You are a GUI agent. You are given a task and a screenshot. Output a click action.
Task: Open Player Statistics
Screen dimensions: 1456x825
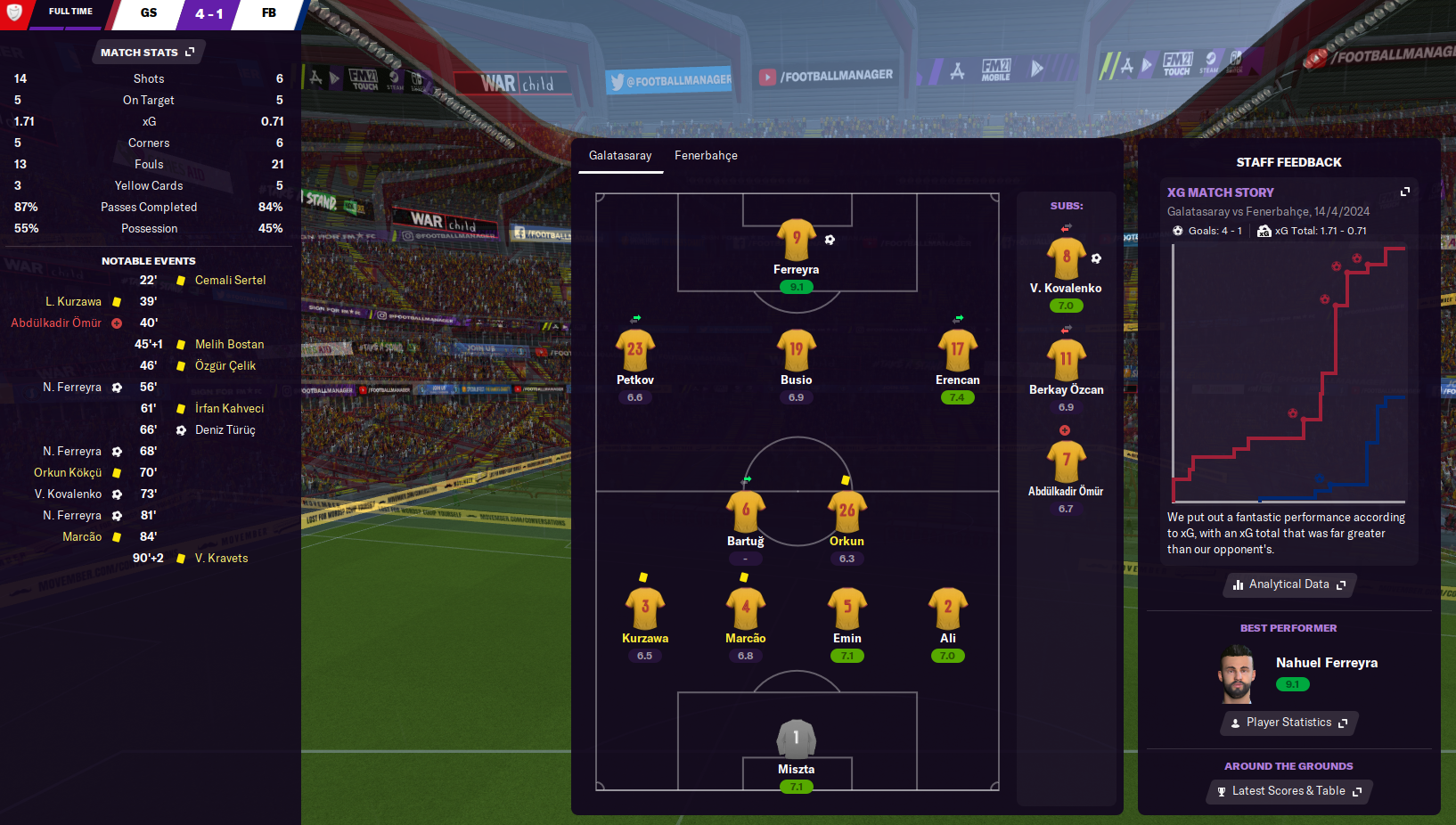coord(1288,723)
